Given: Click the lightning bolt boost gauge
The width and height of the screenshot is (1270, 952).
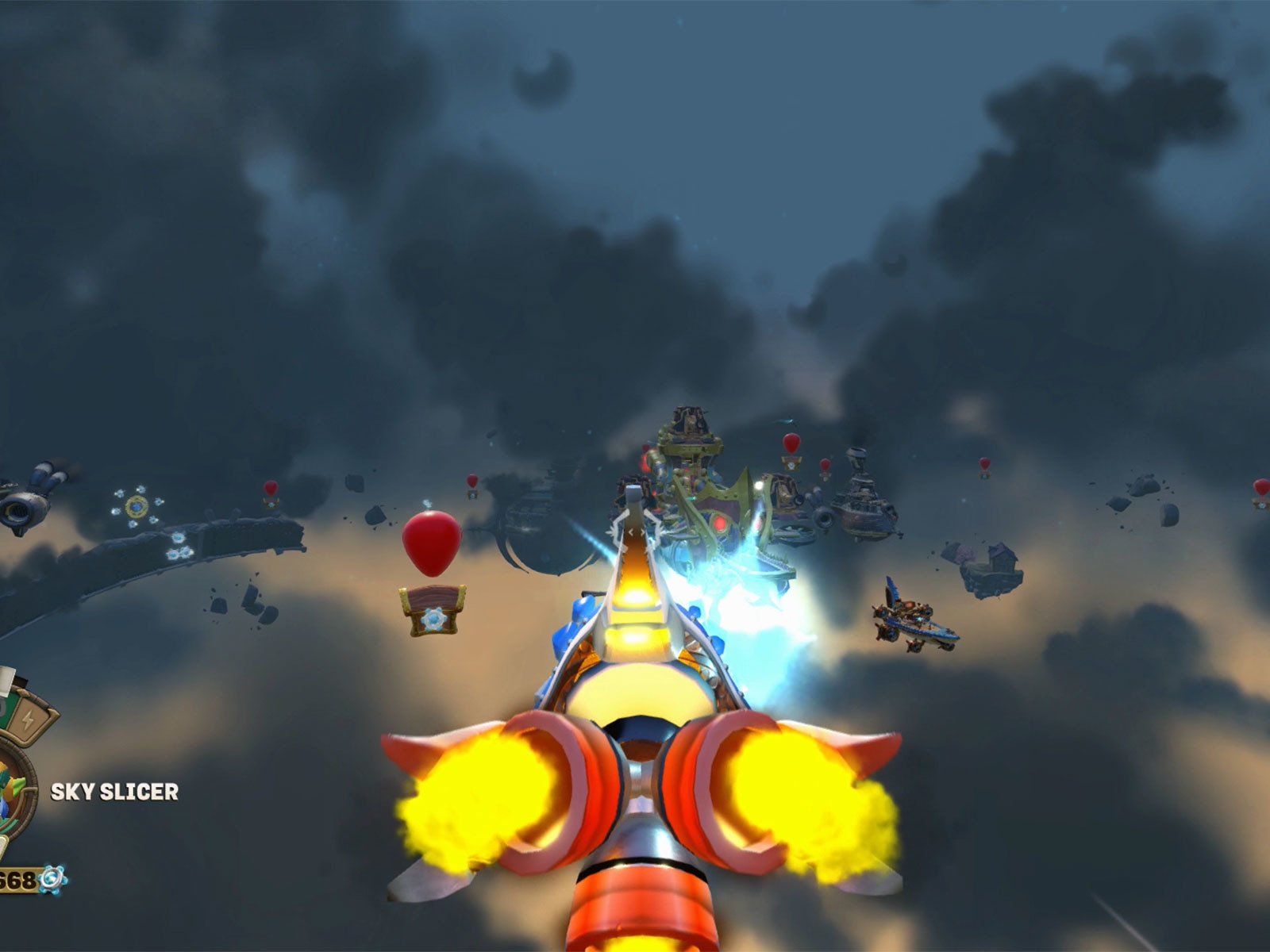Looking at the screenshot, I should (x=29, y=720).
